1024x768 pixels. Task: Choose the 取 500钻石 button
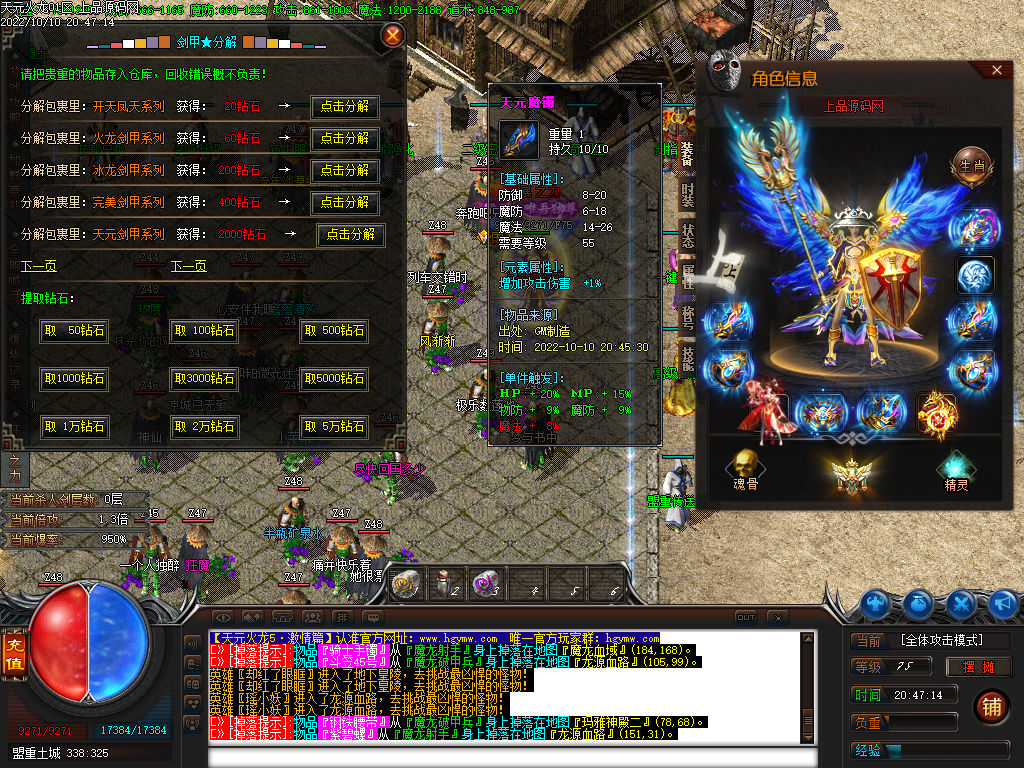click(x=334, y=331)
